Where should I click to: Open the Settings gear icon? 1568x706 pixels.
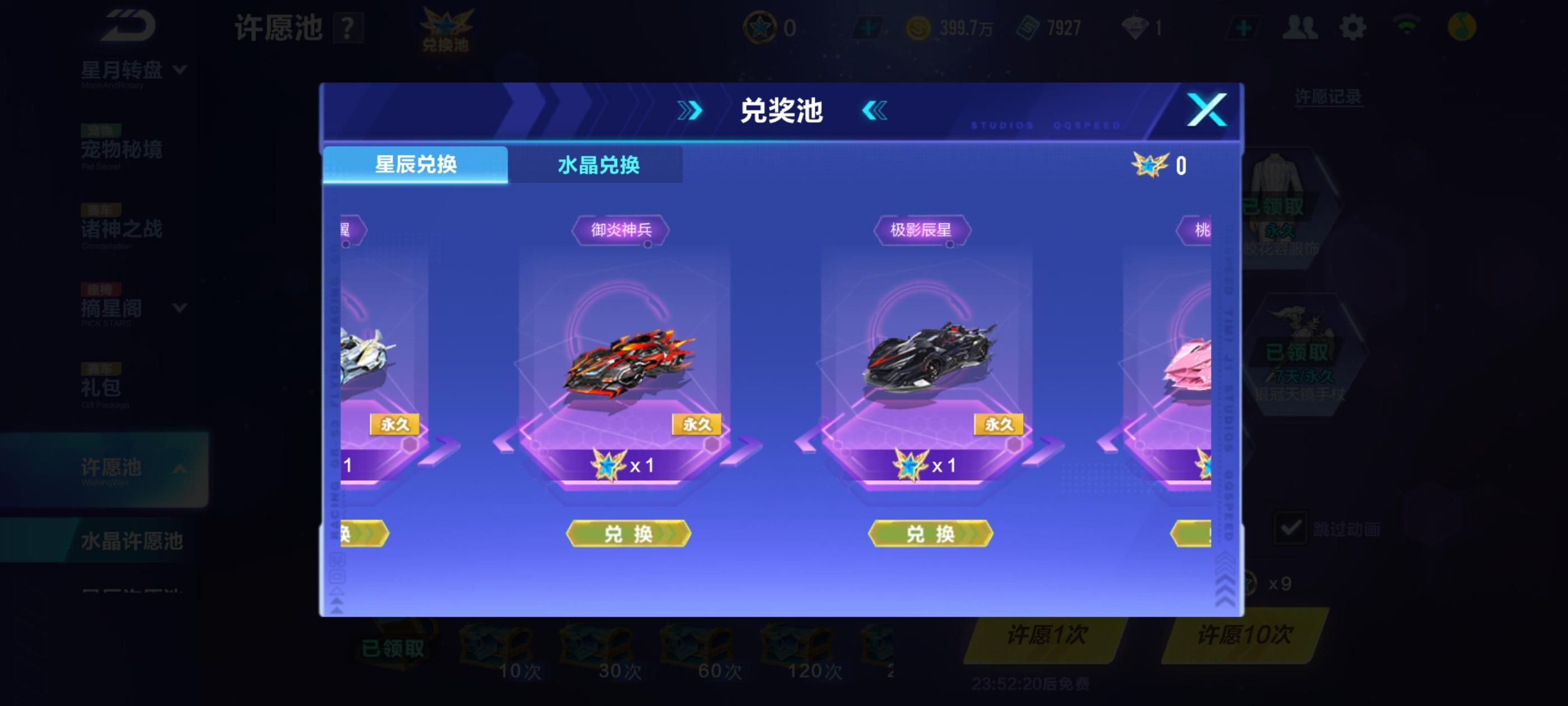tap(1352, 27)
